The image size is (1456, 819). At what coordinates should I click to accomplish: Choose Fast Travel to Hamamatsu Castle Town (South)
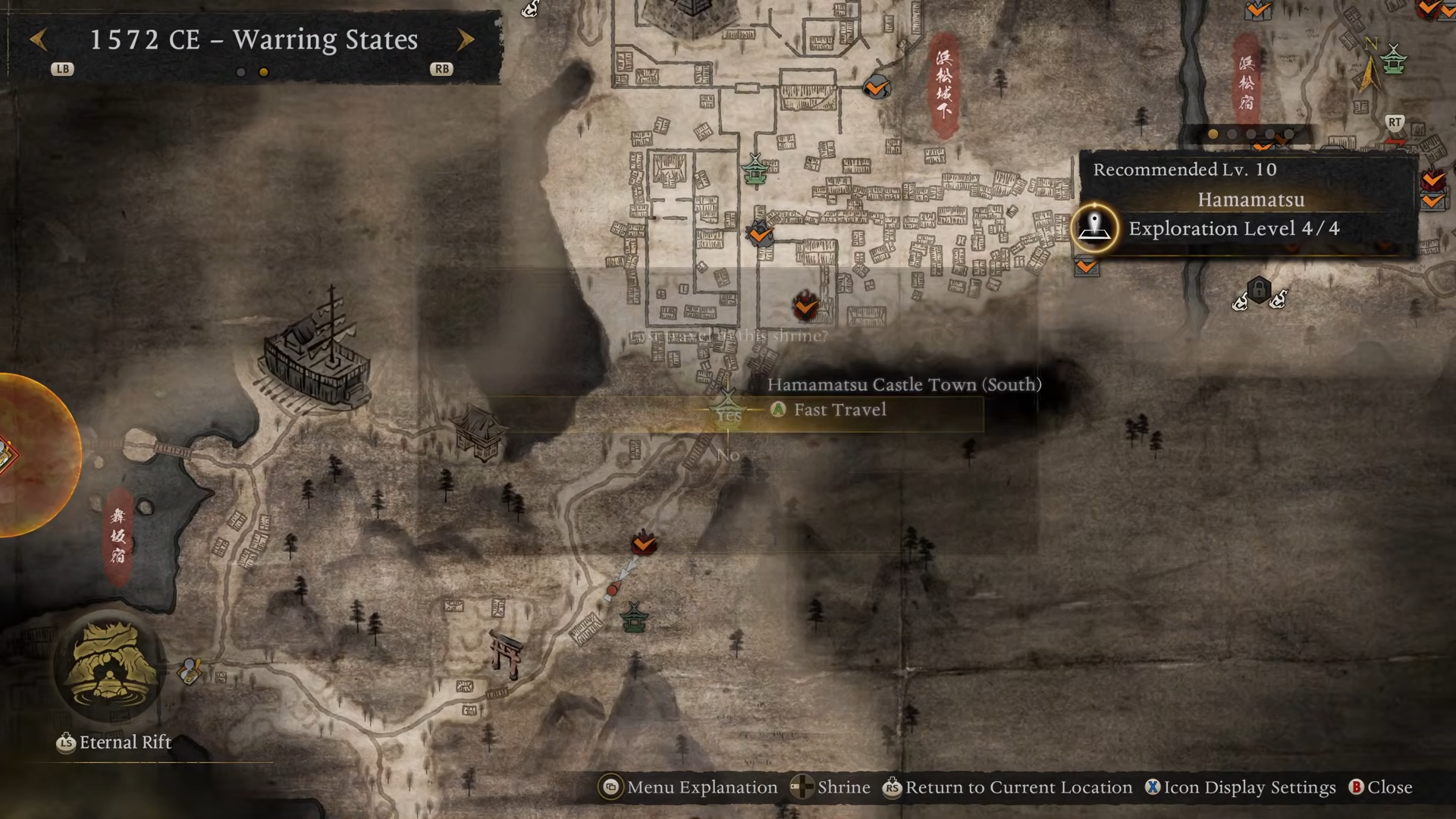pos(839,410)
